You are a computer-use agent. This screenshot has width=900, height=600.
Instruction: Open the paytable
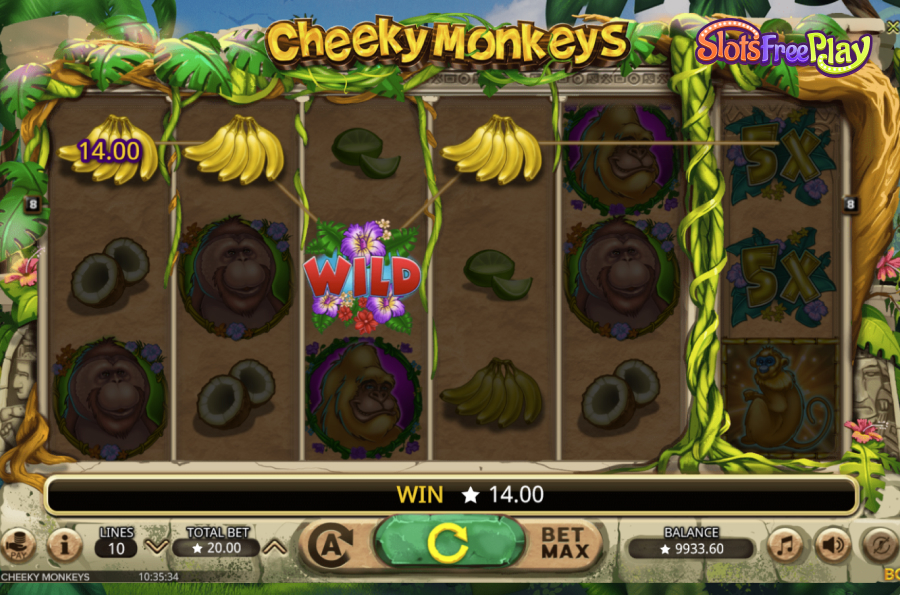[18, 545]
